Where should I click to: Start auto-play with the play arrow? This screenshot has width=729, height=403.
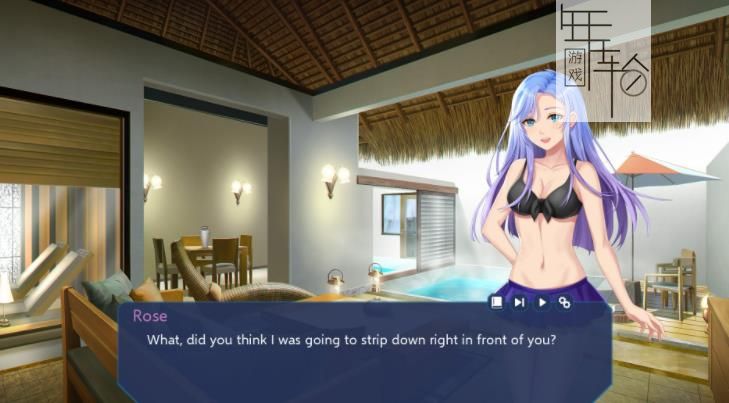point(542,301)
